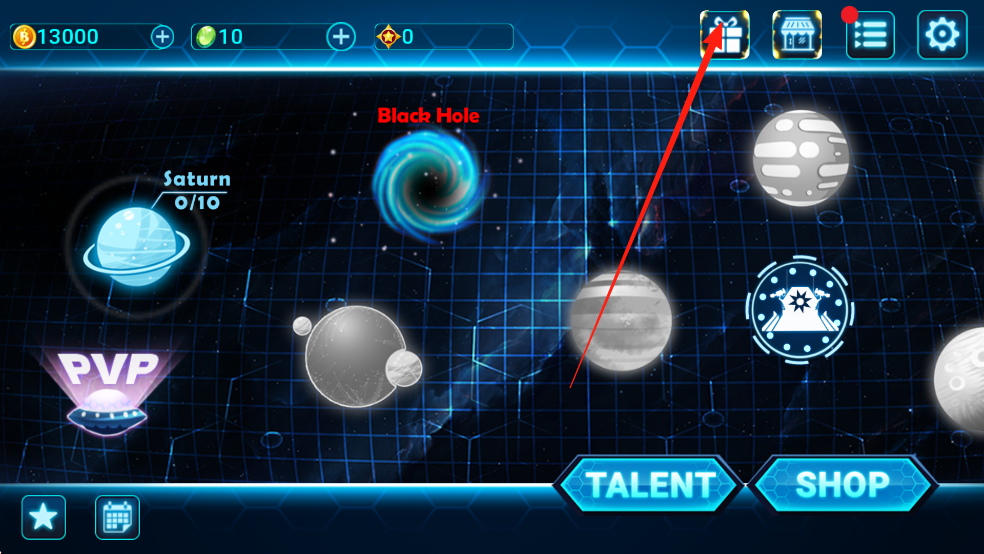Viewport: 984px width, 554px height.
Task: Open the gift box rewards icon
Action: 724,35
